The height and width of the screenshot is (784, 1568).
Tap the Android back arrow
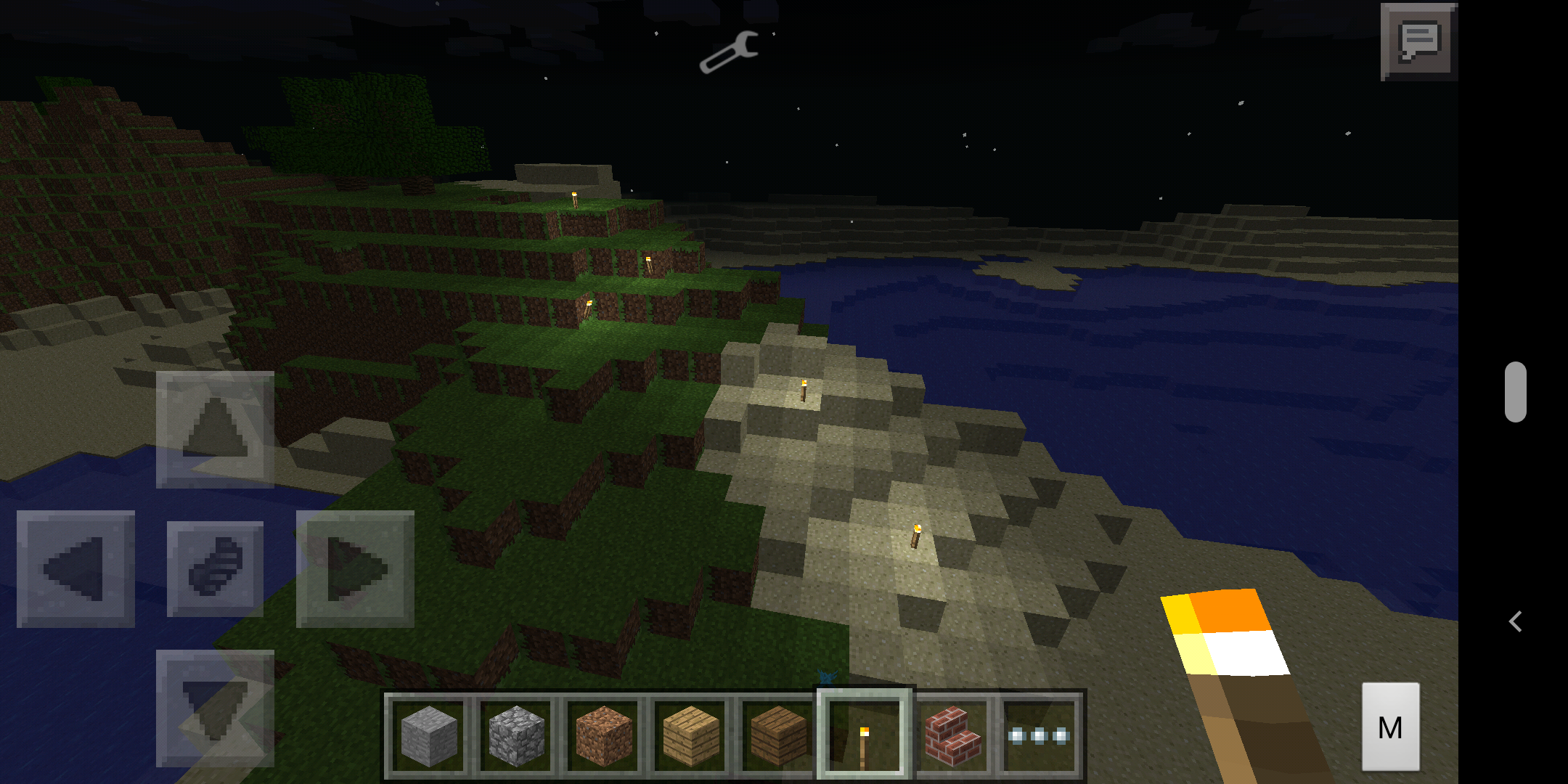tap(1515, 621)
